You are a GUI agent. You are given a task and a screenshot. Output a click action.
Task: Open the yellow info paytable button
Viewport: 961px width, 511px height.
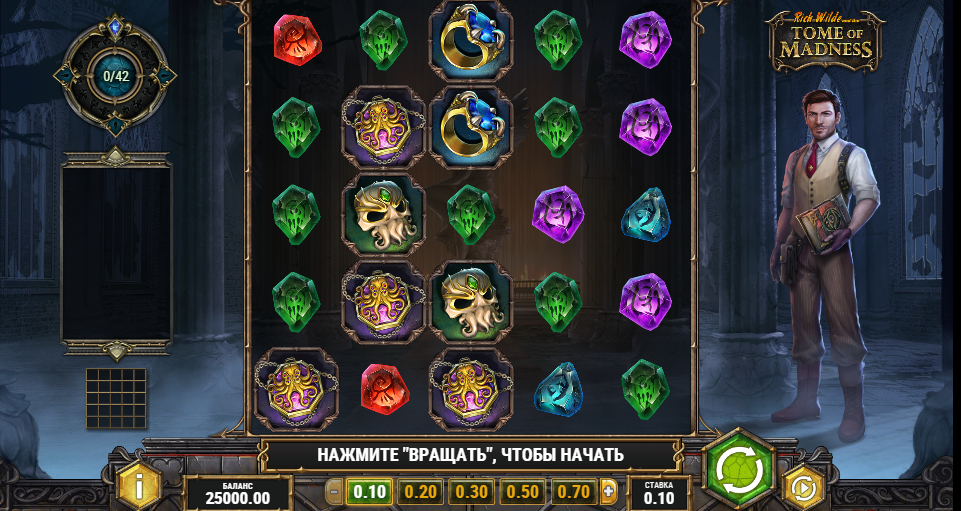[x=139, y=486]
